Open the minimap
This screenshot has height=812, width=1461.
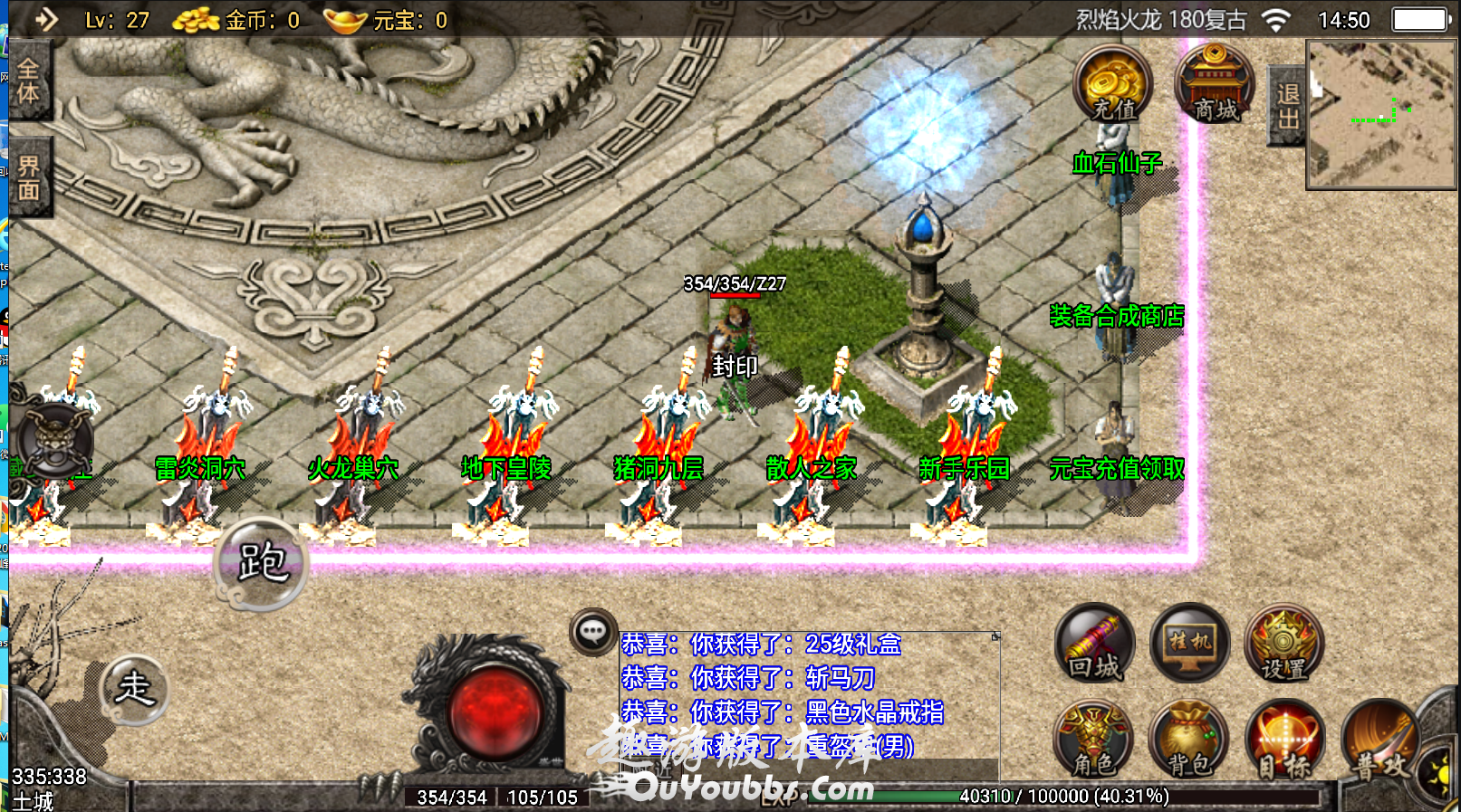[x=1379, y=115]
